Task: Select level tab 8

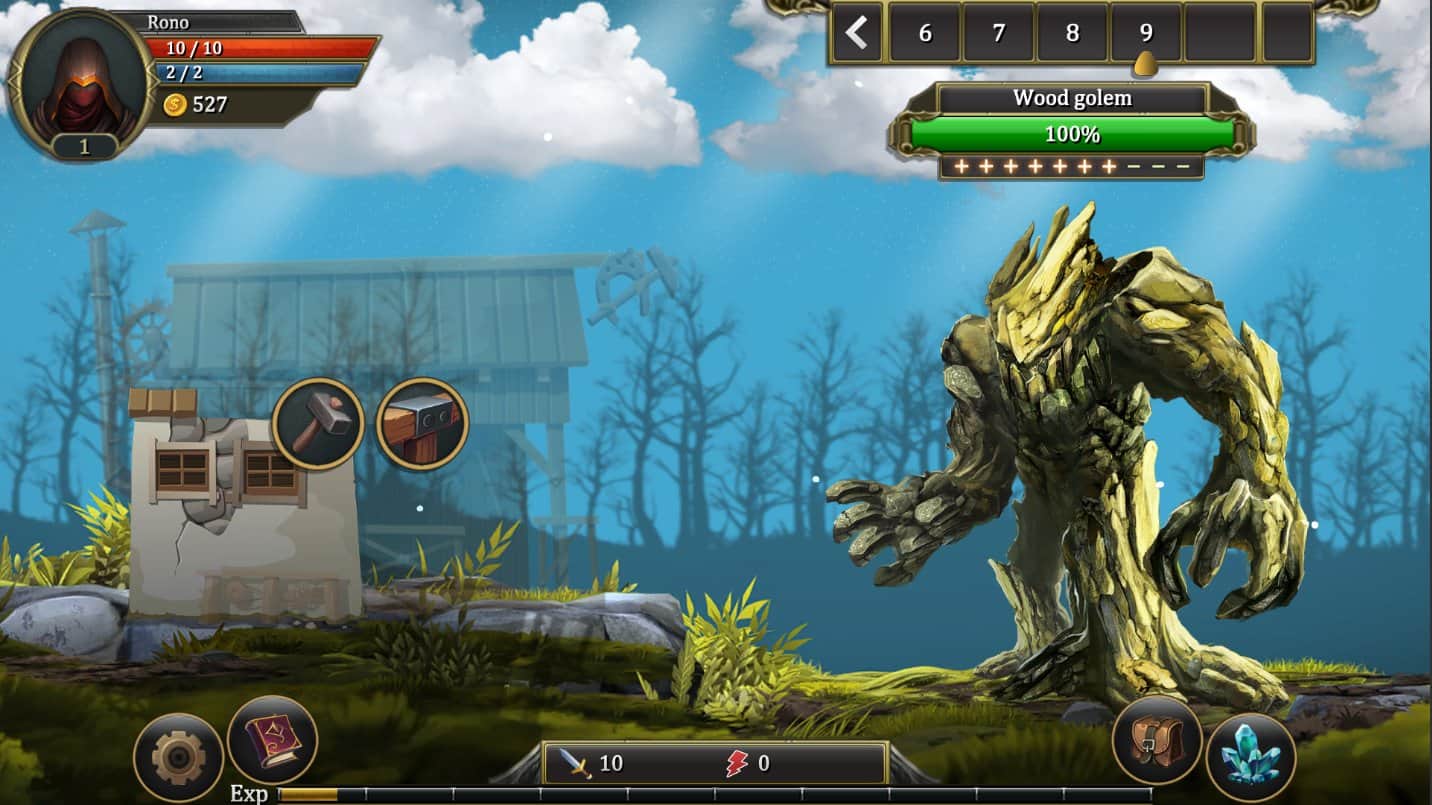Action: (1073, 33)
